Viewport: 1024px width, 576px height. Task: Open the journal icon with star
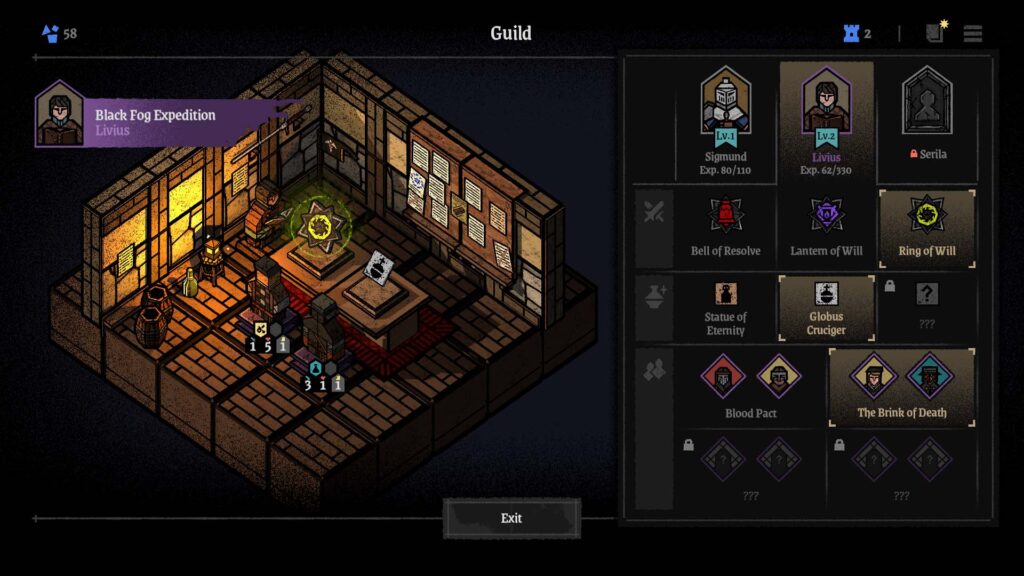click(935, 33)
